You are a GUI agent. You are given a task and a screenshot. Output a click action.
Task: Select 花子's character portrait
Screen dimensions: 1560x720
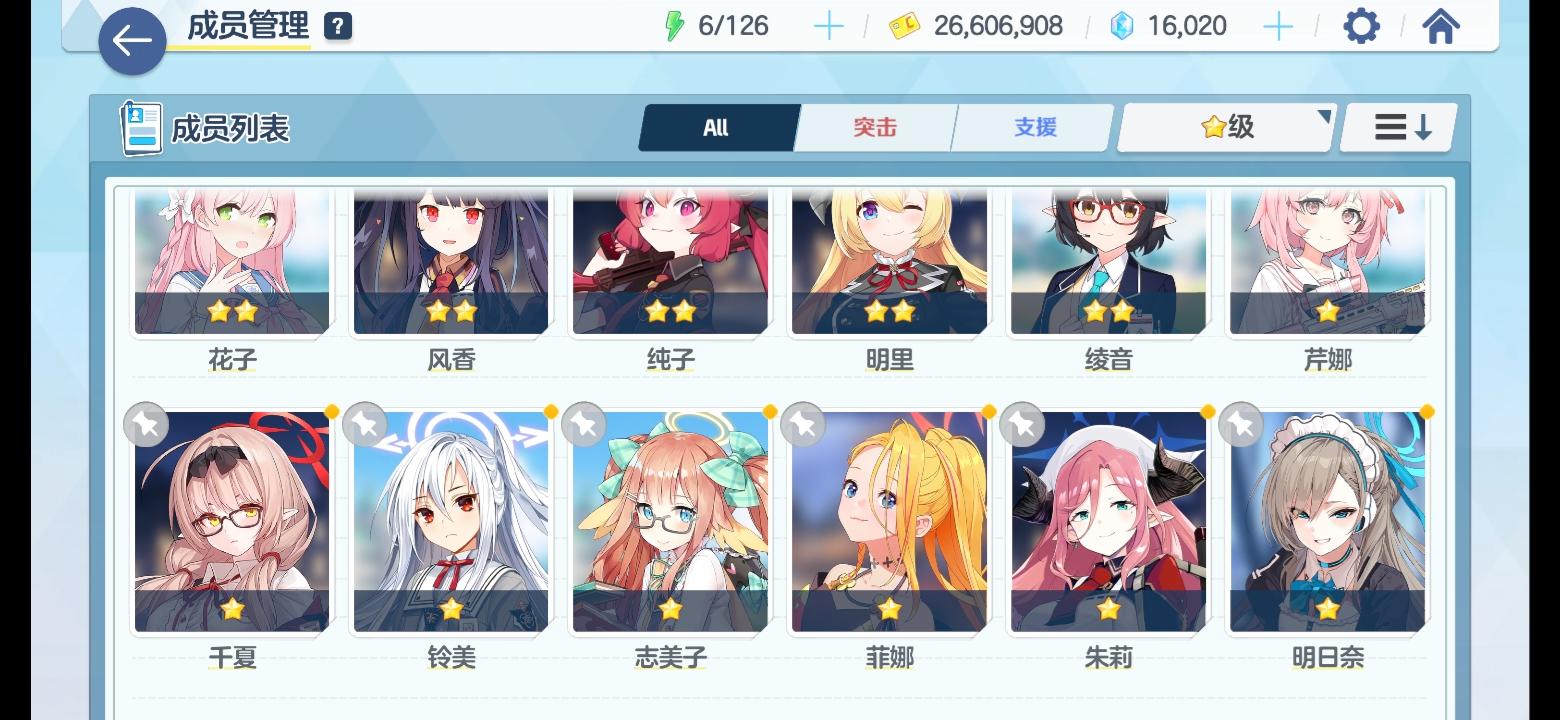coord(231,260)
